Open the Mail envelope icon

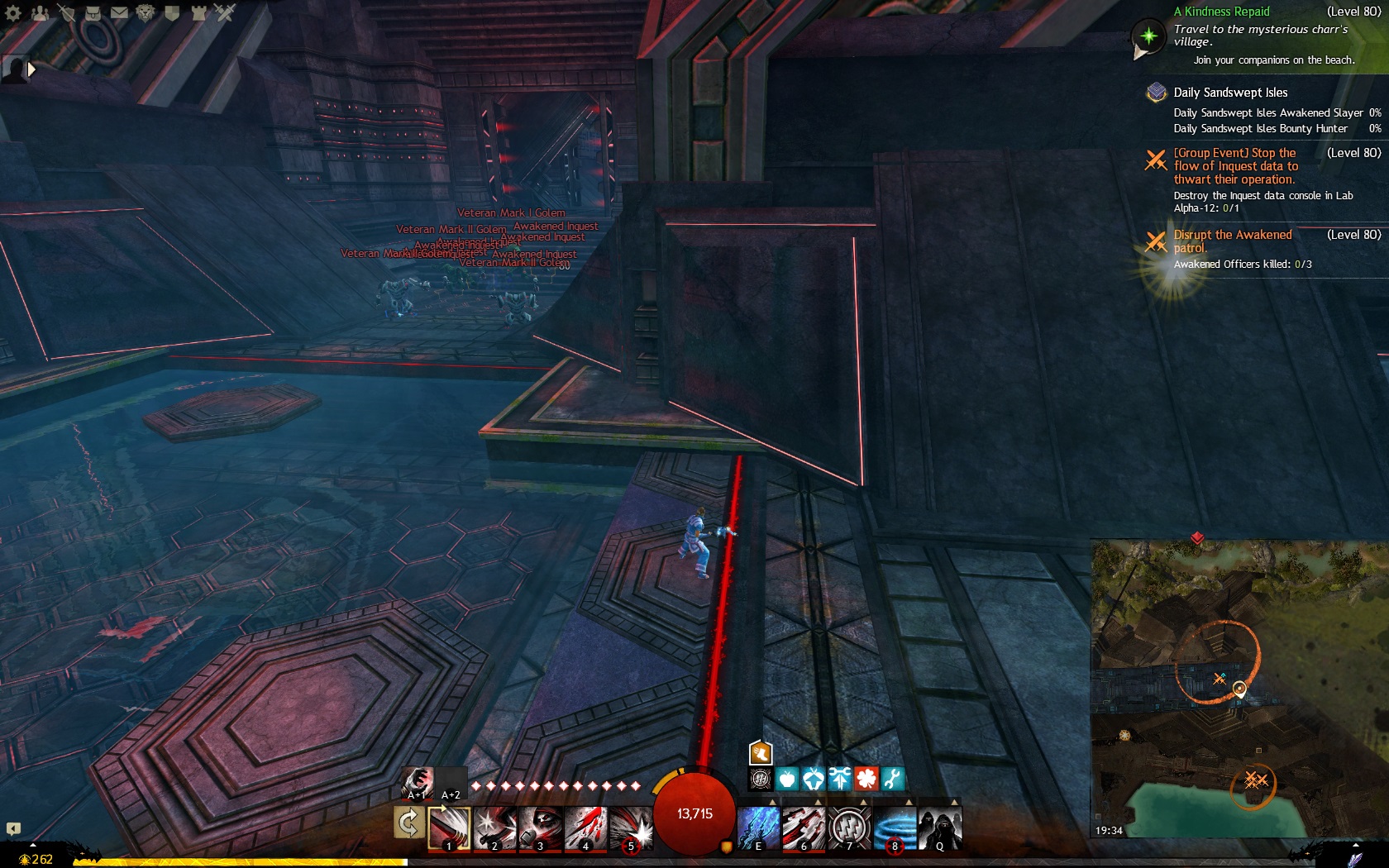(120, 13)
